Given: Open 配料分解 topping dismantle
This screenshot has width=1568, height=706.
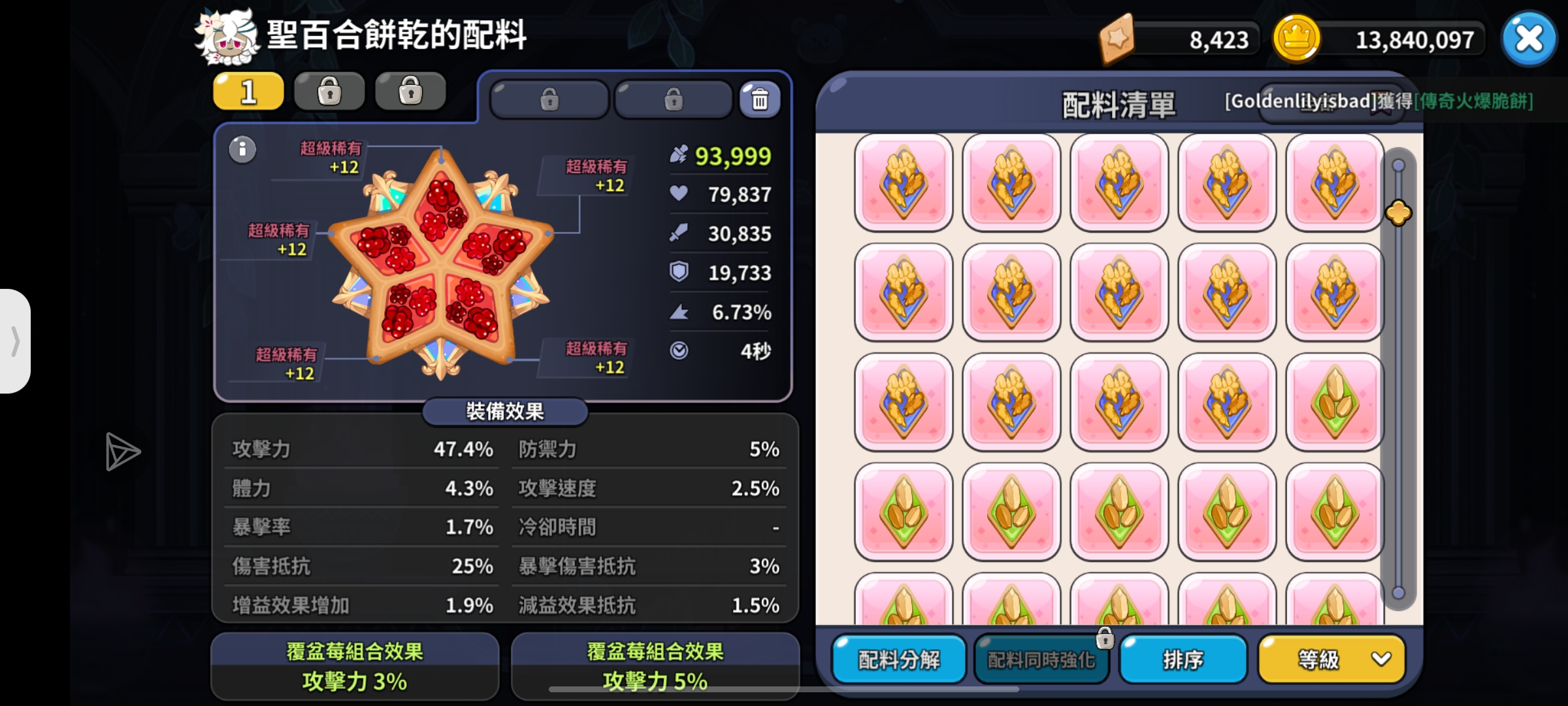Looking at the screenshot, I should pyautogui.click(x=898, y=660).
